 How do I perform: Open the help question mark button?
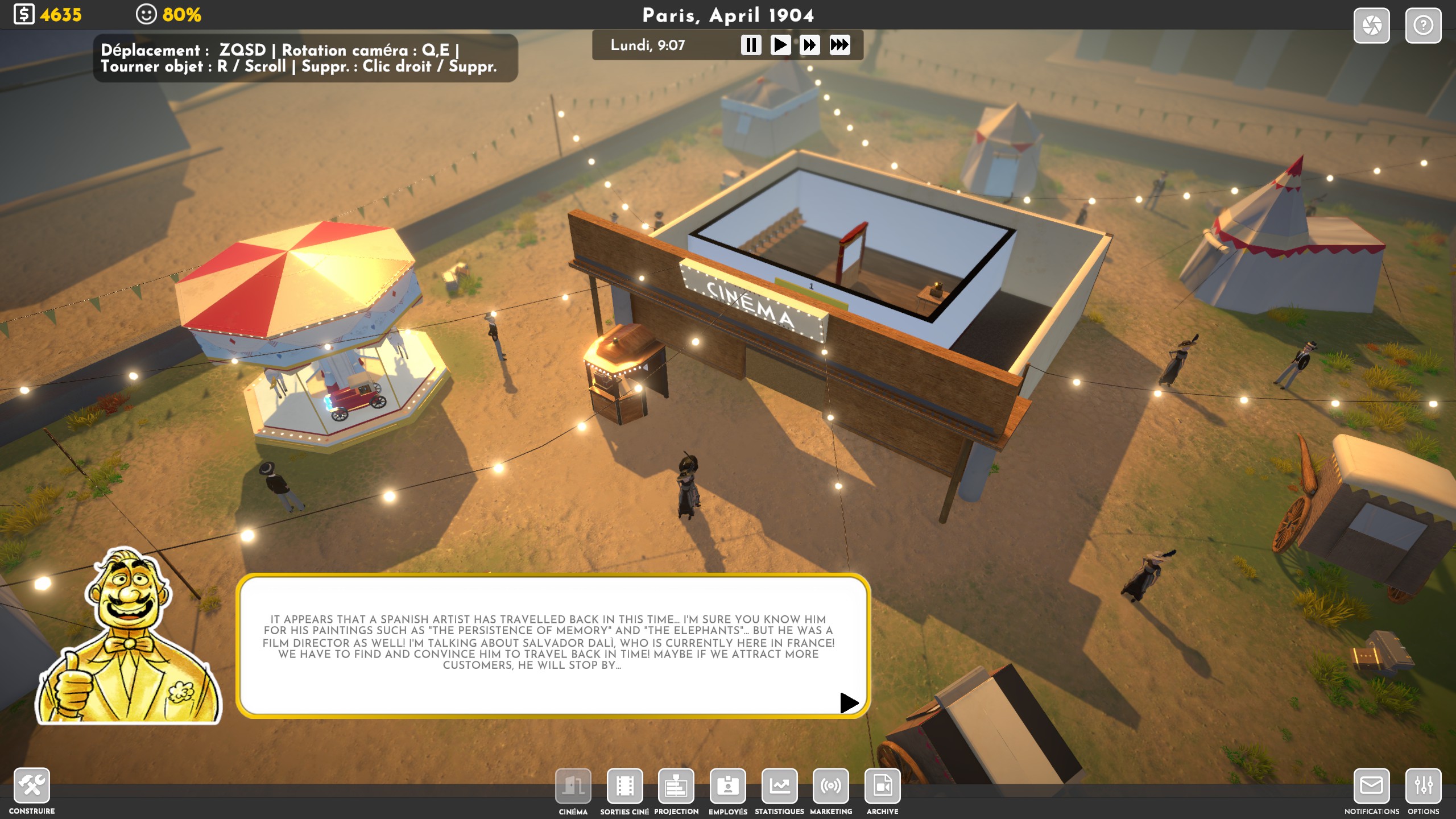click(x=1423, y=26)
